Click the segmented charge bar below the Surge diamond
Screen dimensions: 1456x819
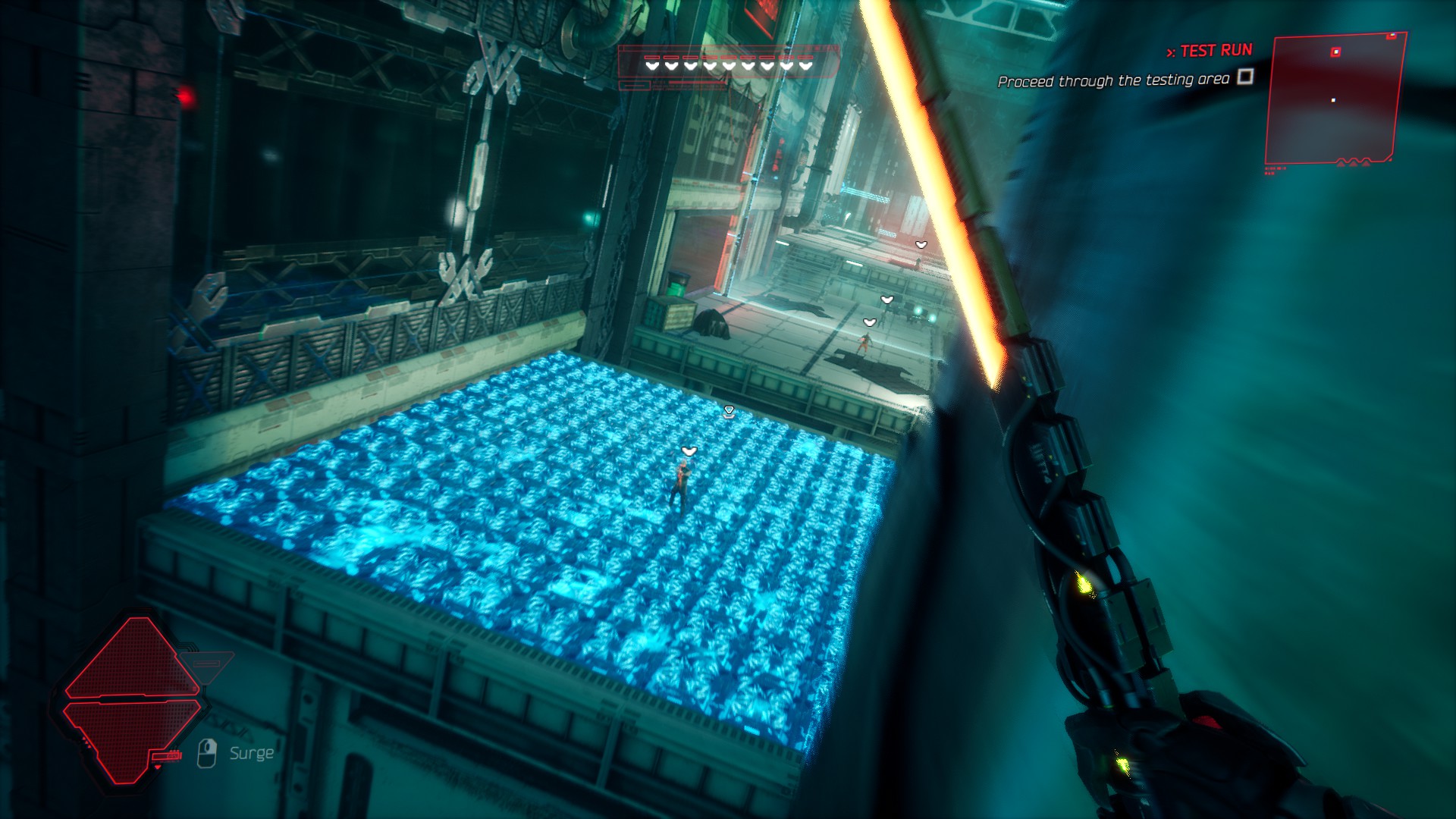click(166, 757)
